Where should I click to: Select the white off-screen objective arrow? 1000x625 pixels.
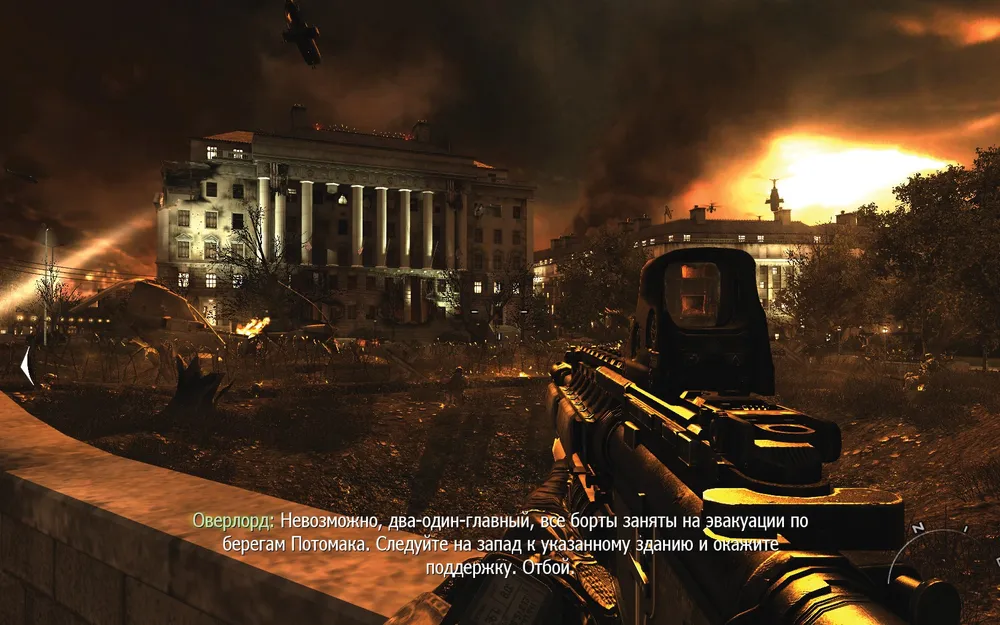point(27,367)
